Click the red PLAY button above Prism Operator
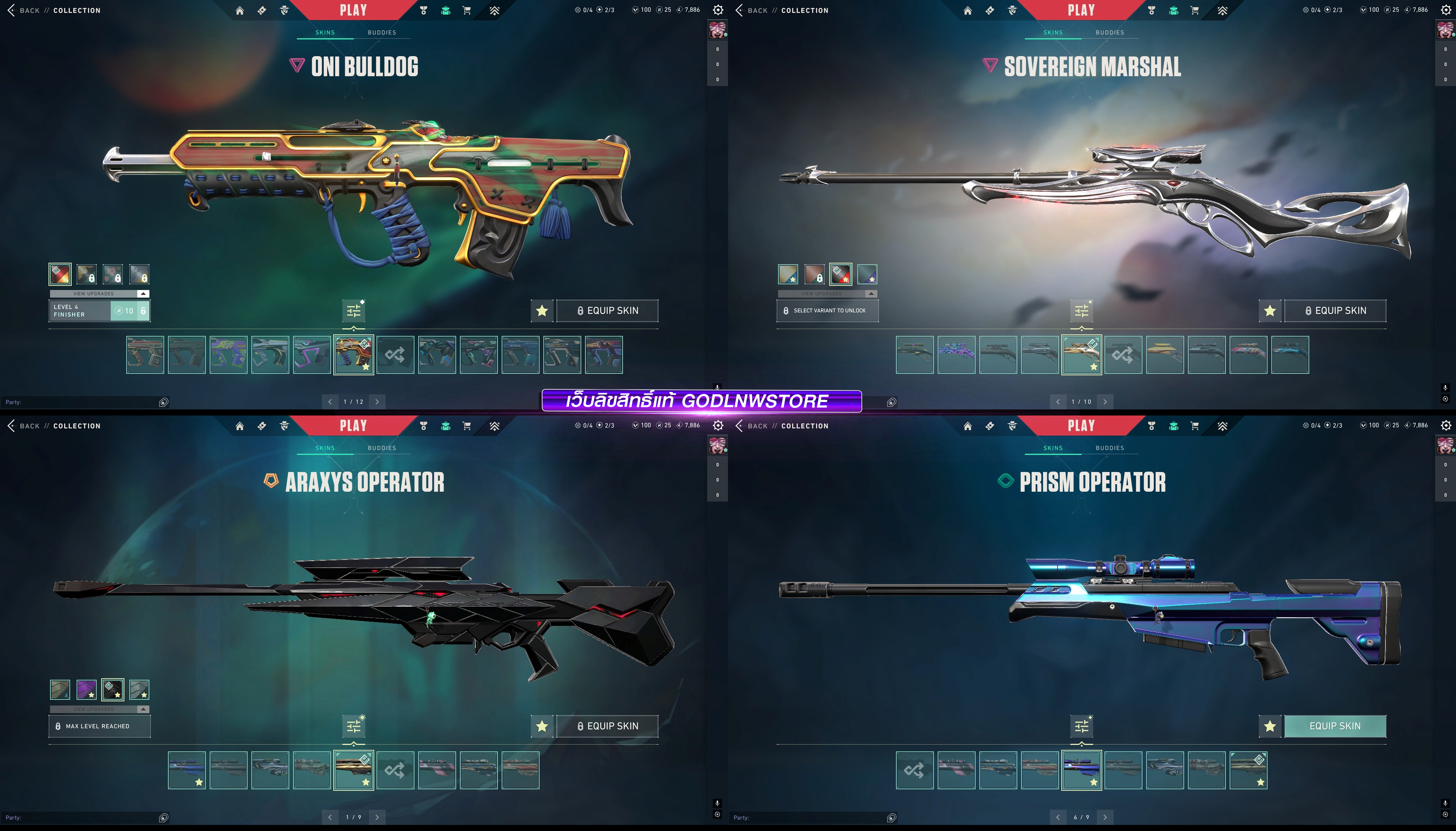Image resolution: width=1456 pixels, height=831 pixels. [x=1081, y=425]
